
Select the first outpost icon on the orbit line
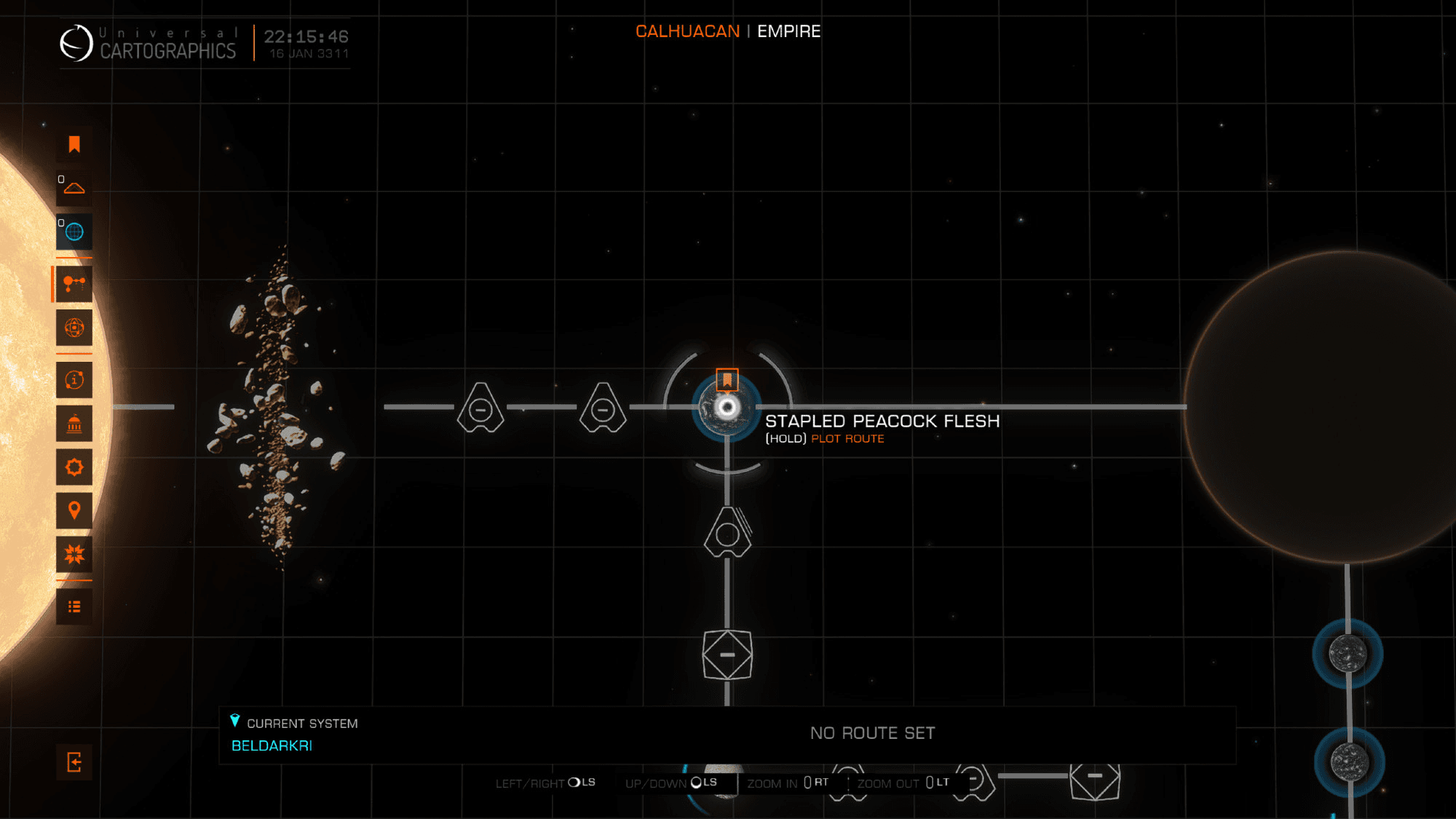(480, 408)
